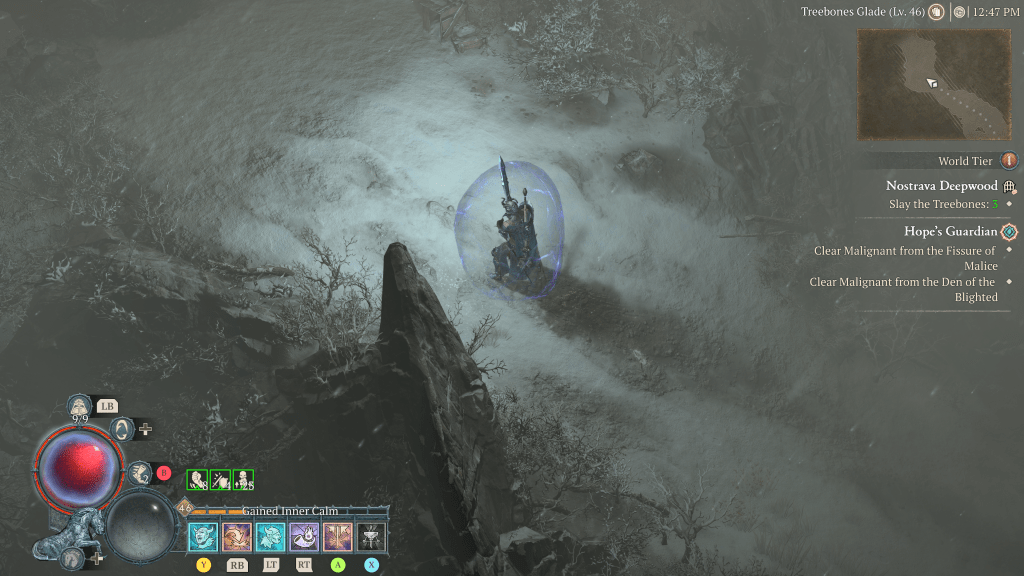The width and height of the screenshot is (1024, 576).
Task: Inspect the first green-bordered buff icon
Action: pyautogui.click(x=197, y=480)
